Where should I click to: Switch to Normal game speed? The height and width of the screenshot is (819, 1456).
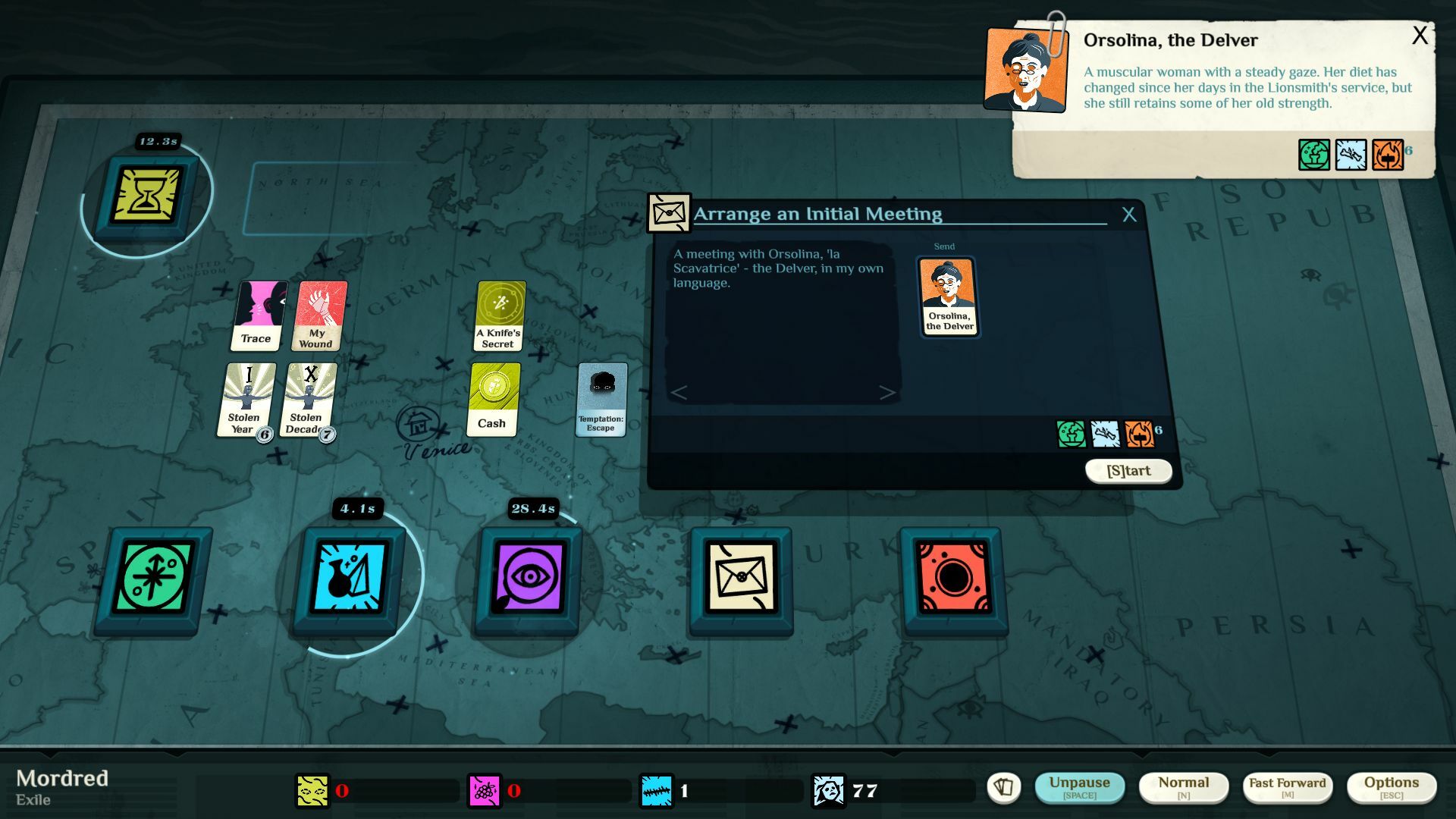[1185, 785]
